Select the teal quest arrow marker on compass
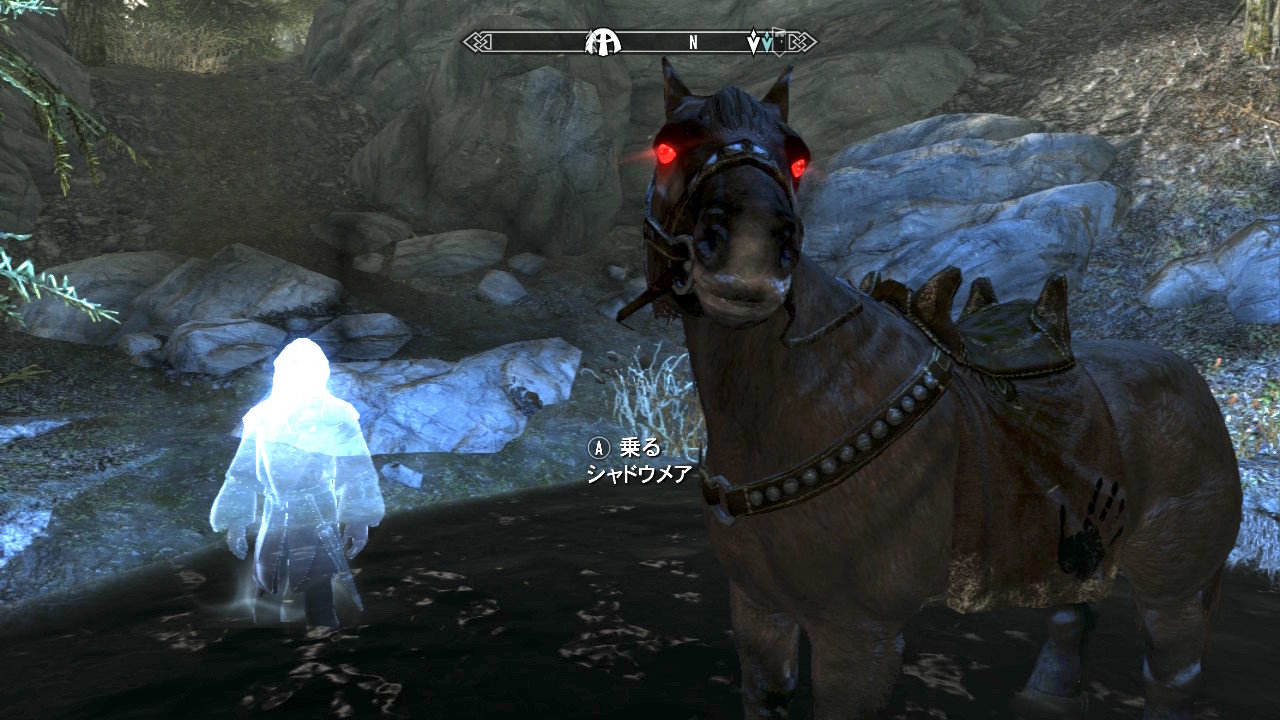 point(767,43)
